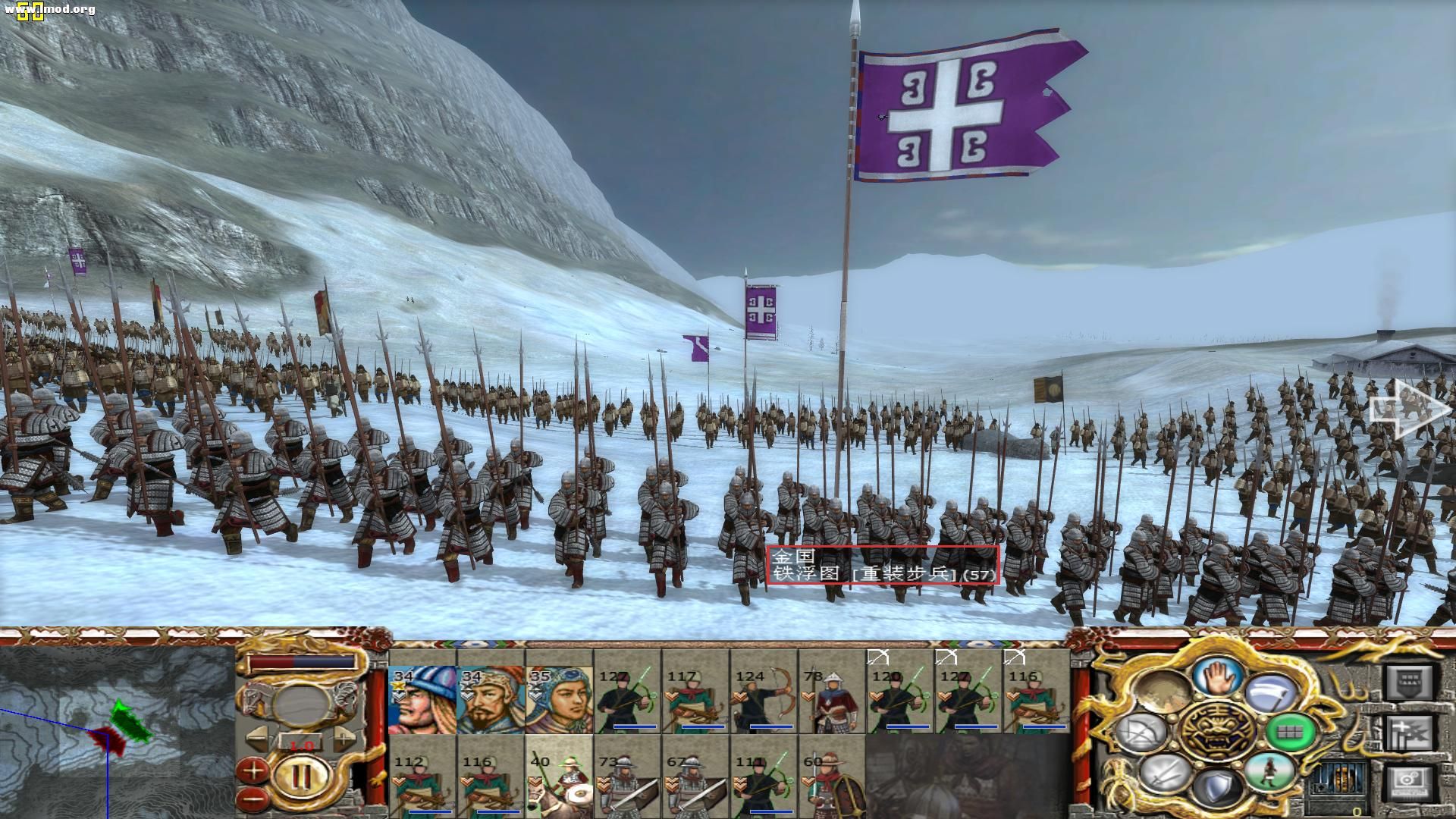The height and width of the screenshot is (819, 1456).
Task: Click the right arrow to raise game speed
Action: click(x=344, y=737)
